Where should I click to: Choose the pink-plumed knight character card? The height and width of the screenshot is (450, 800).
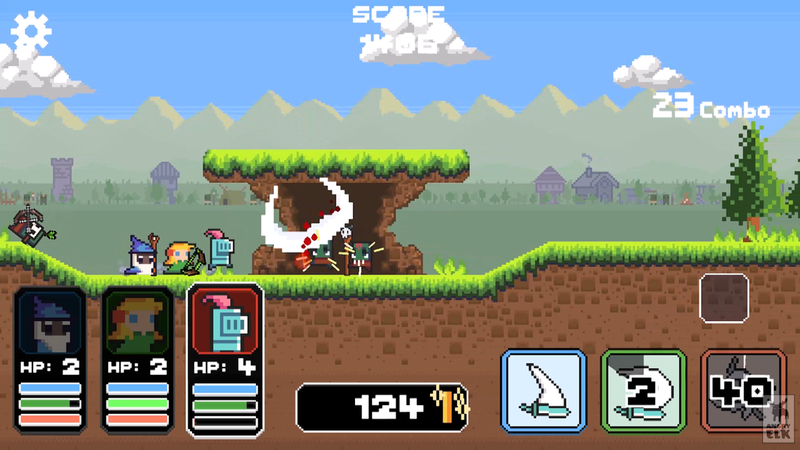point(225,358)
